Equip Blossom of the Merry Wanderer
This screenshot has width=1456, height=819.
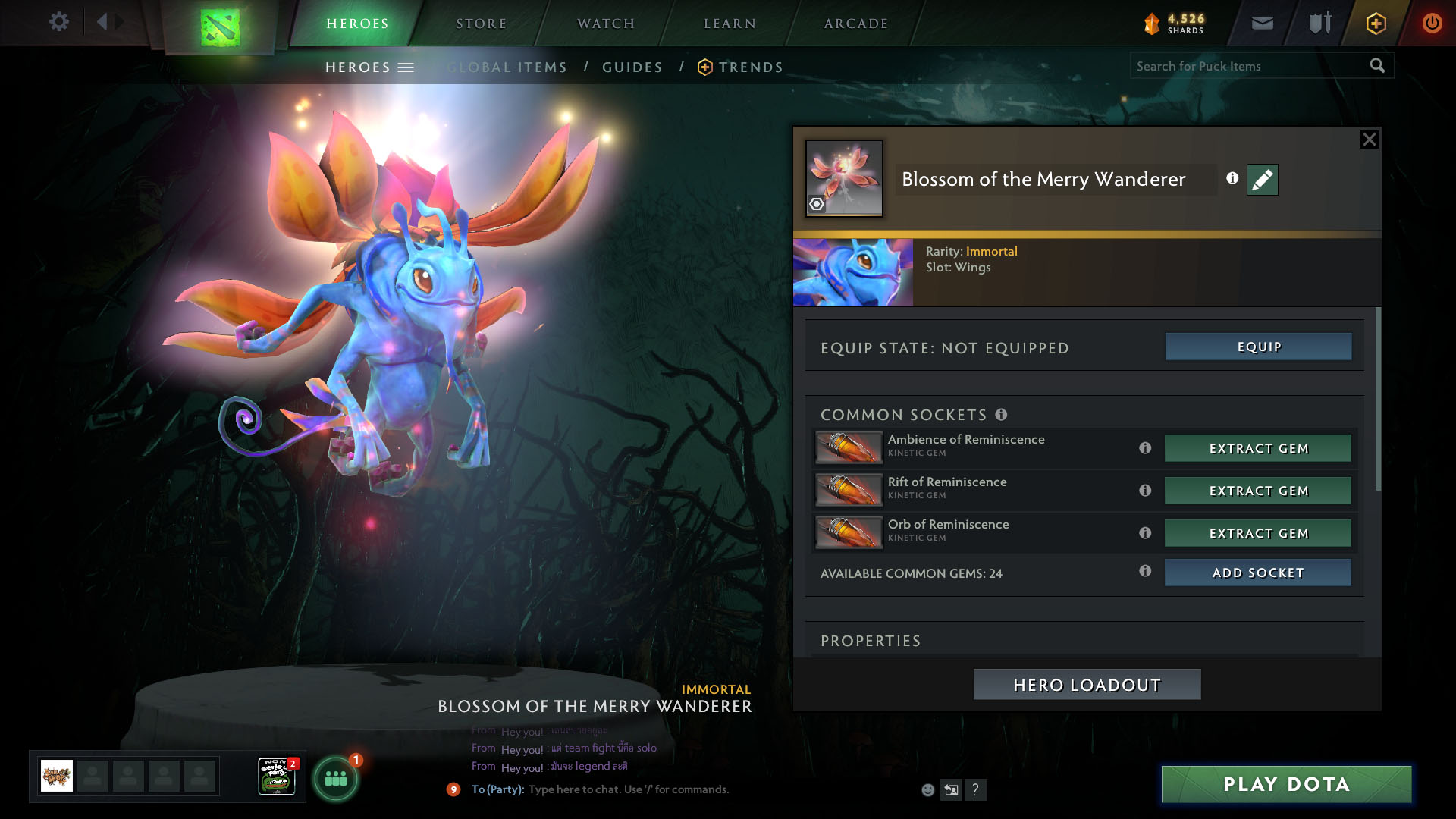(x=1258, y=347)
